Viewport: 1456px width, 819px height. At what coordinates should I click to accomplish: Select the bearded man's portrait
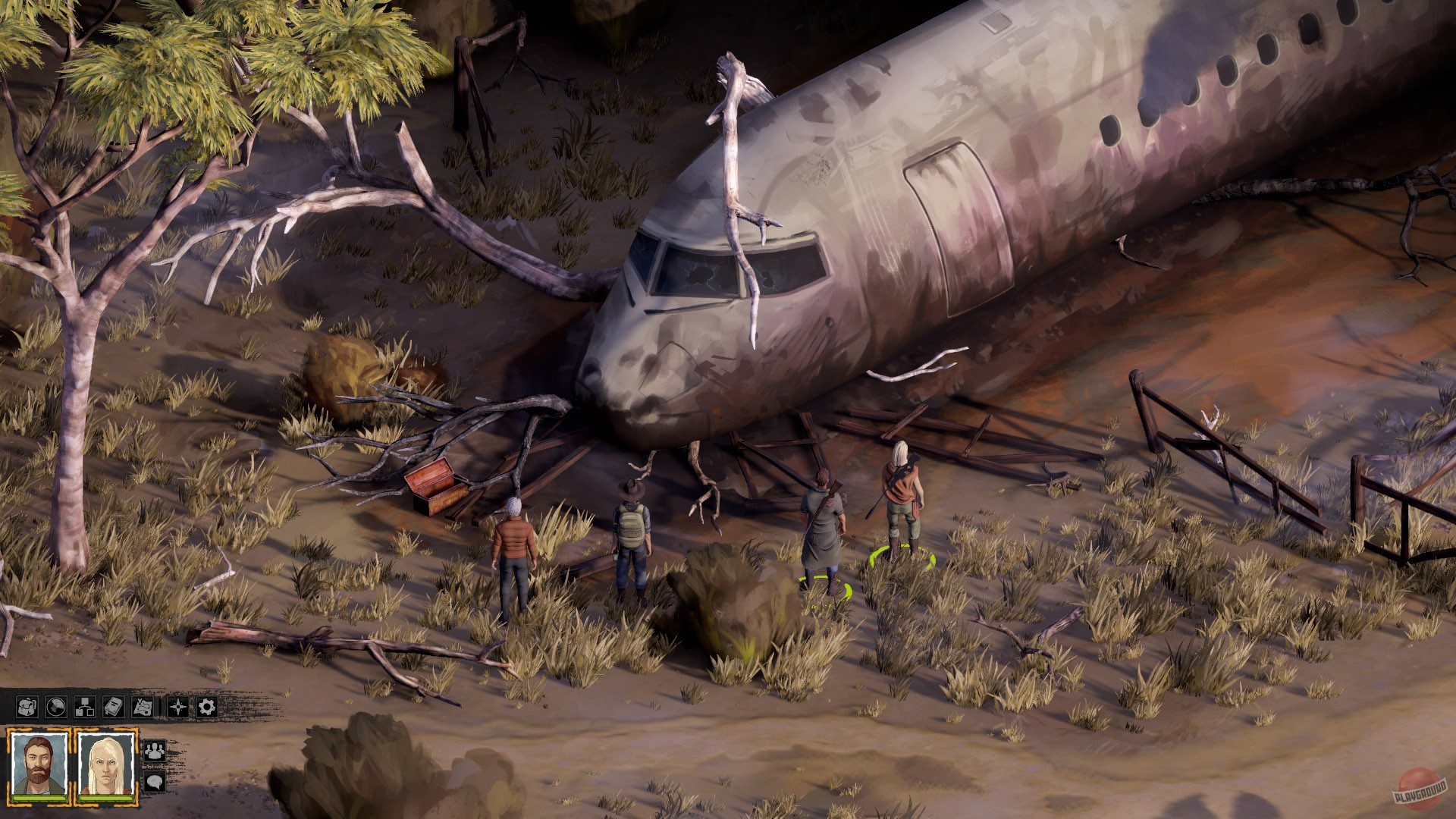[39, 762]
